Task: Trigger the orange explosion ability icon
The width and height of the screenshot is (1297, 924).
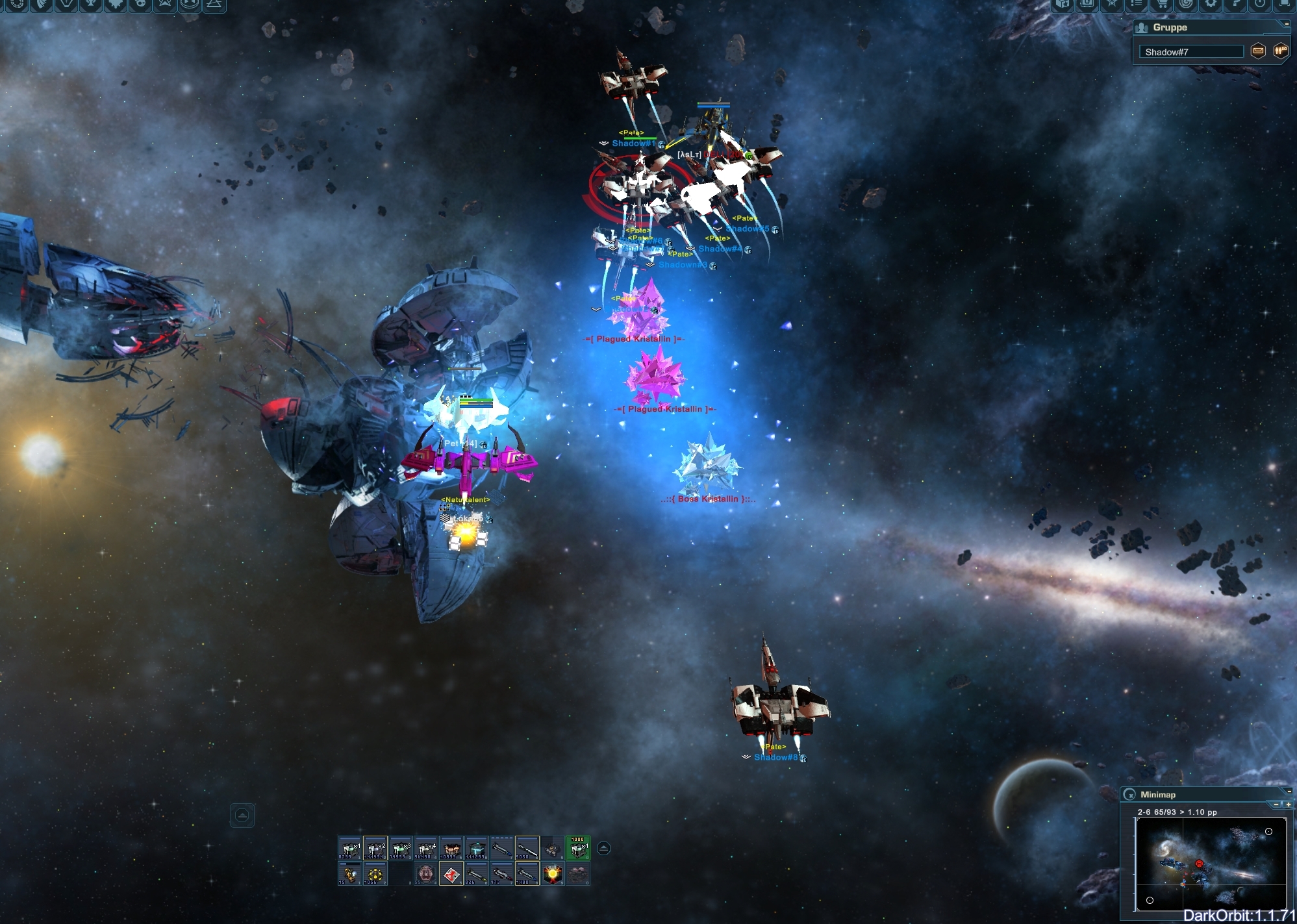Action: [x=552, y=874]
